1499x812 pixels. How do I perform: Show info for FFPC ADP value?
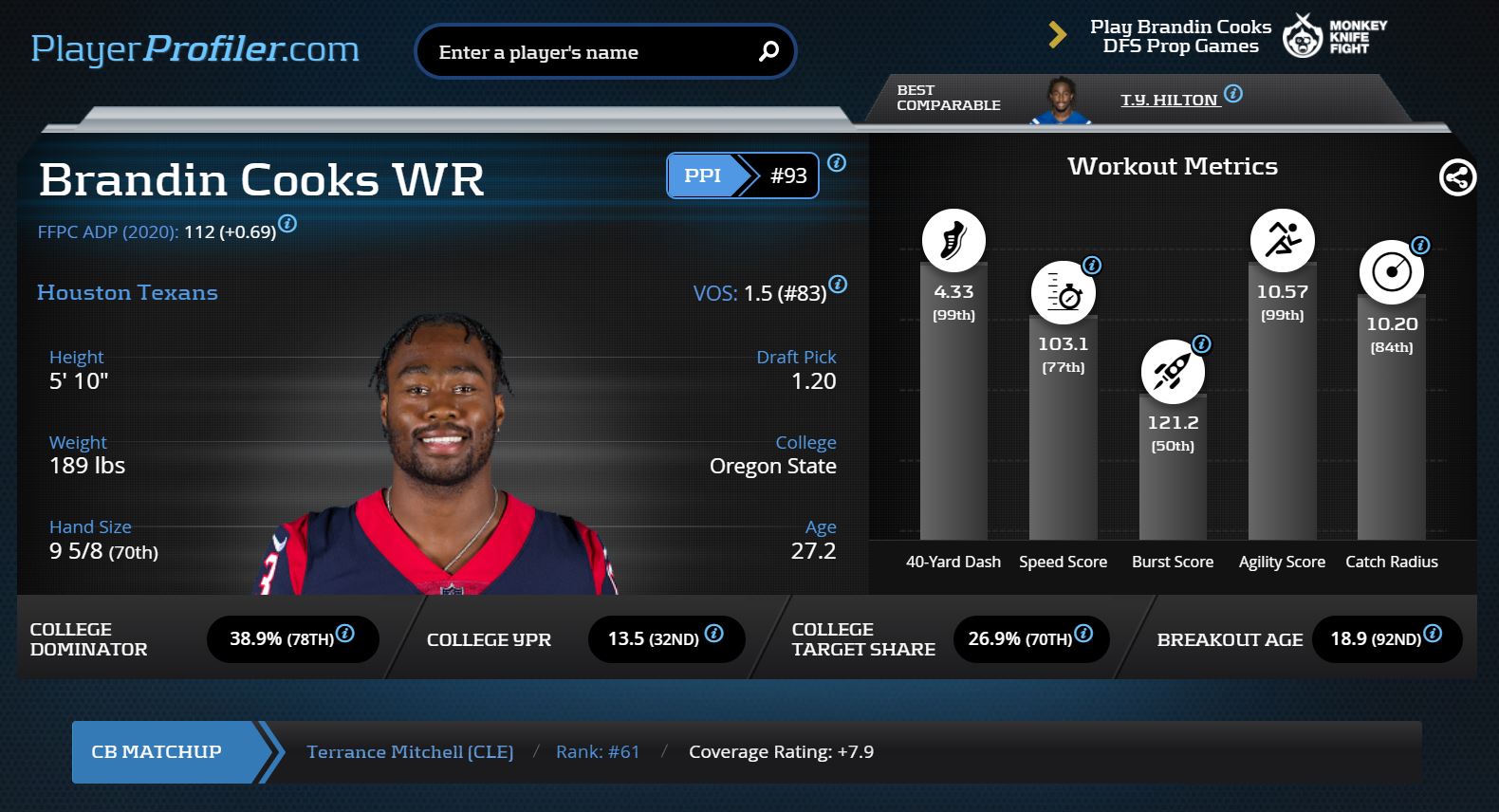(x=287, y=224)
